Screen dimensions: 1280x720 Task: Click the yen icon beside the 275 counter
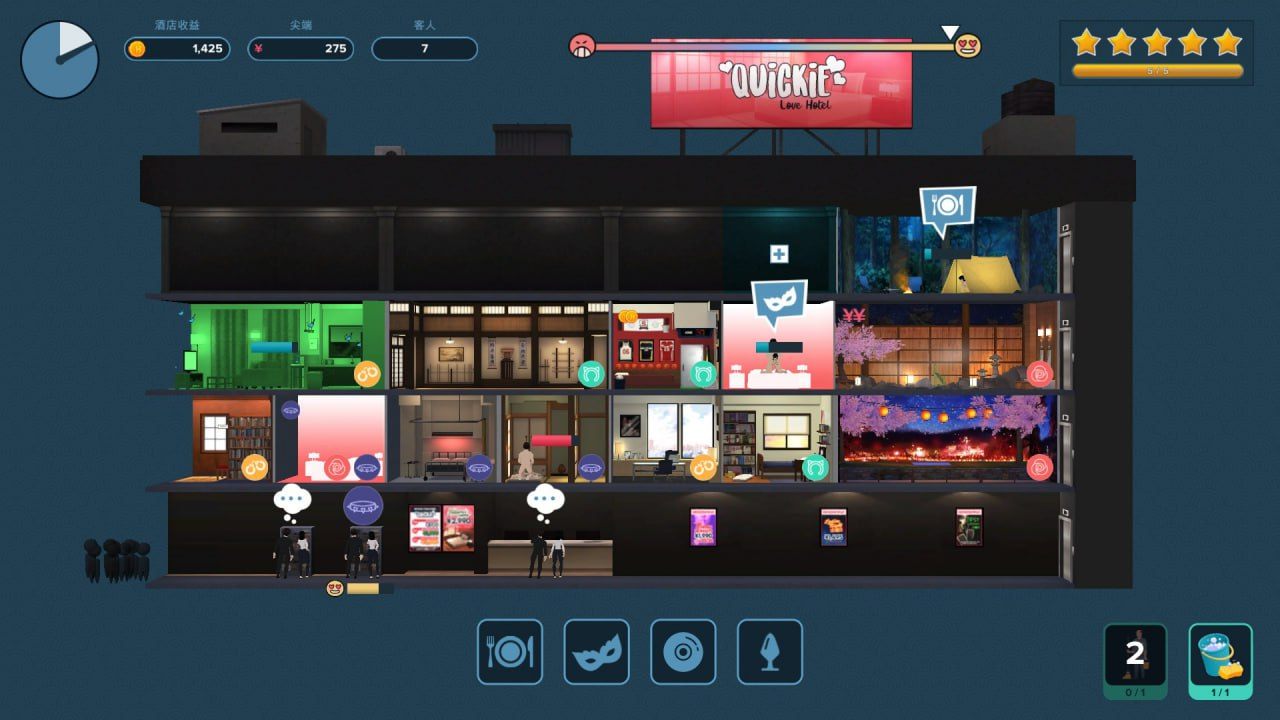tap(260, 48)
